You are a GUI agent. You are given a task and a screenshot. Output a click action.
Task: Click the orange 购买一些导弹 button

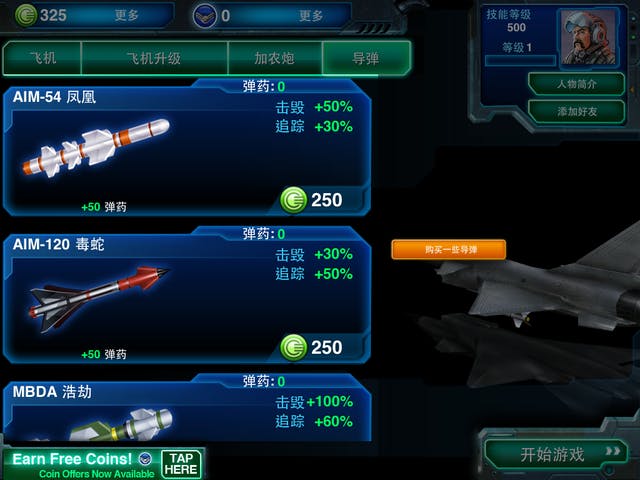[x=448, y=249]
